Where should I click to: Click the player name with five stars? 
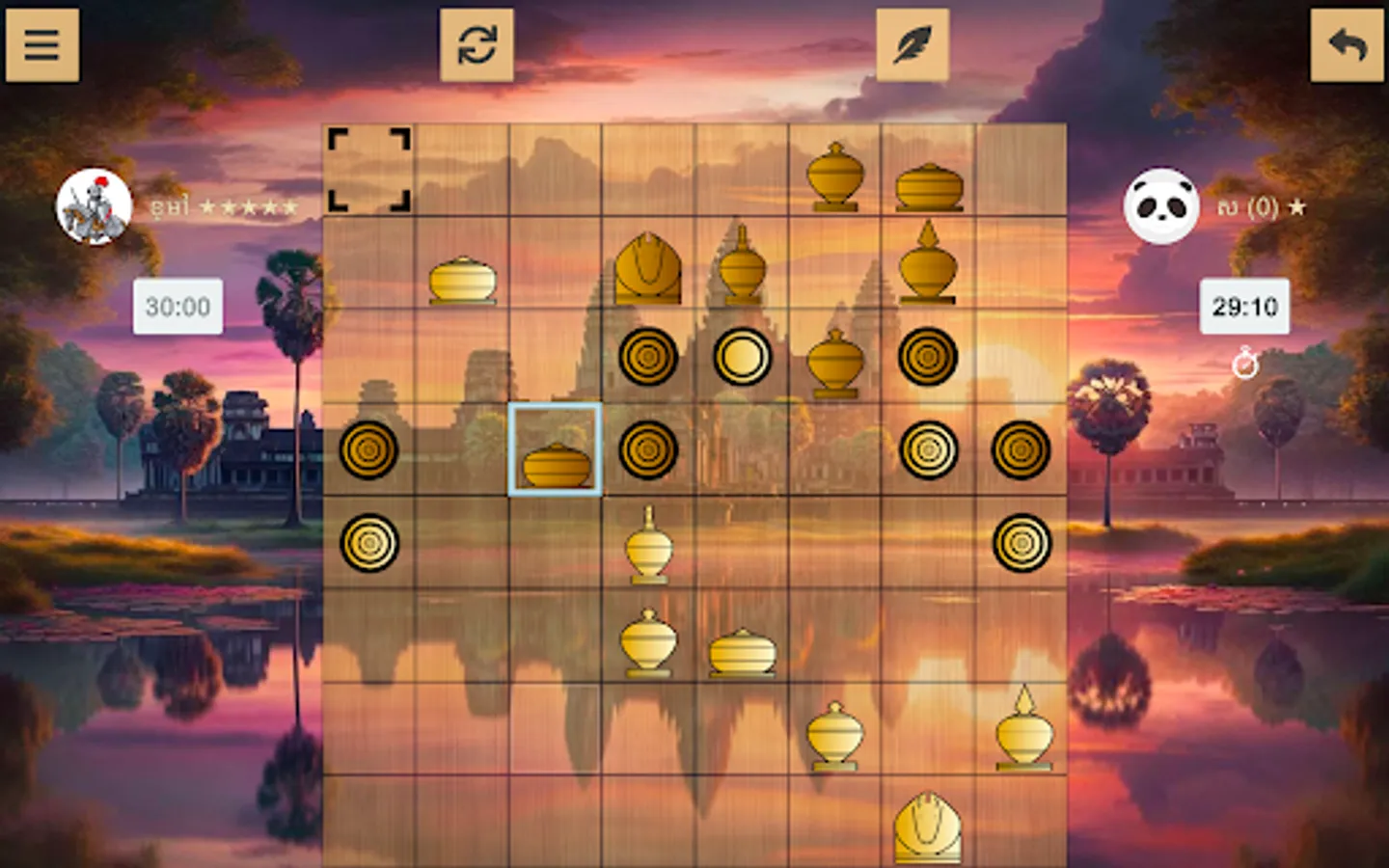coord(227,205)
